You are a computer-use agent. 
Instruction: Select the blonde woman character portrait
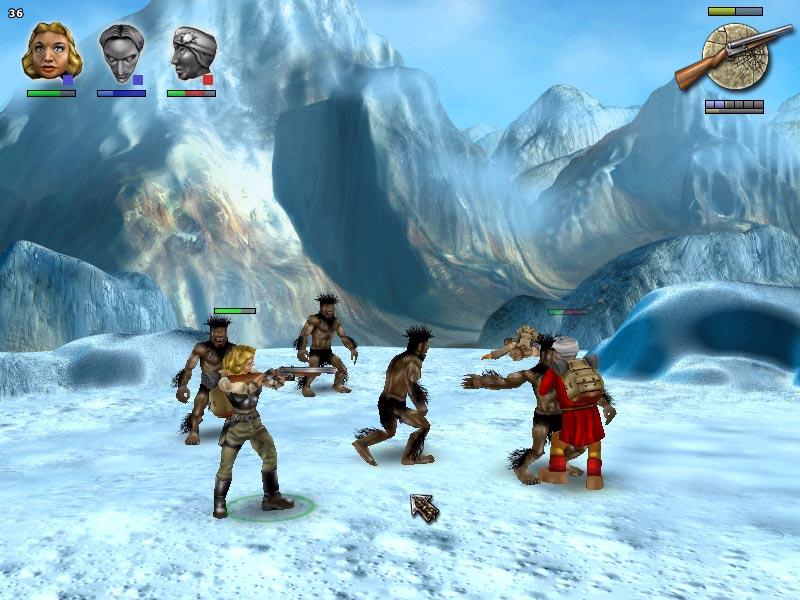(x=48, y=52)
